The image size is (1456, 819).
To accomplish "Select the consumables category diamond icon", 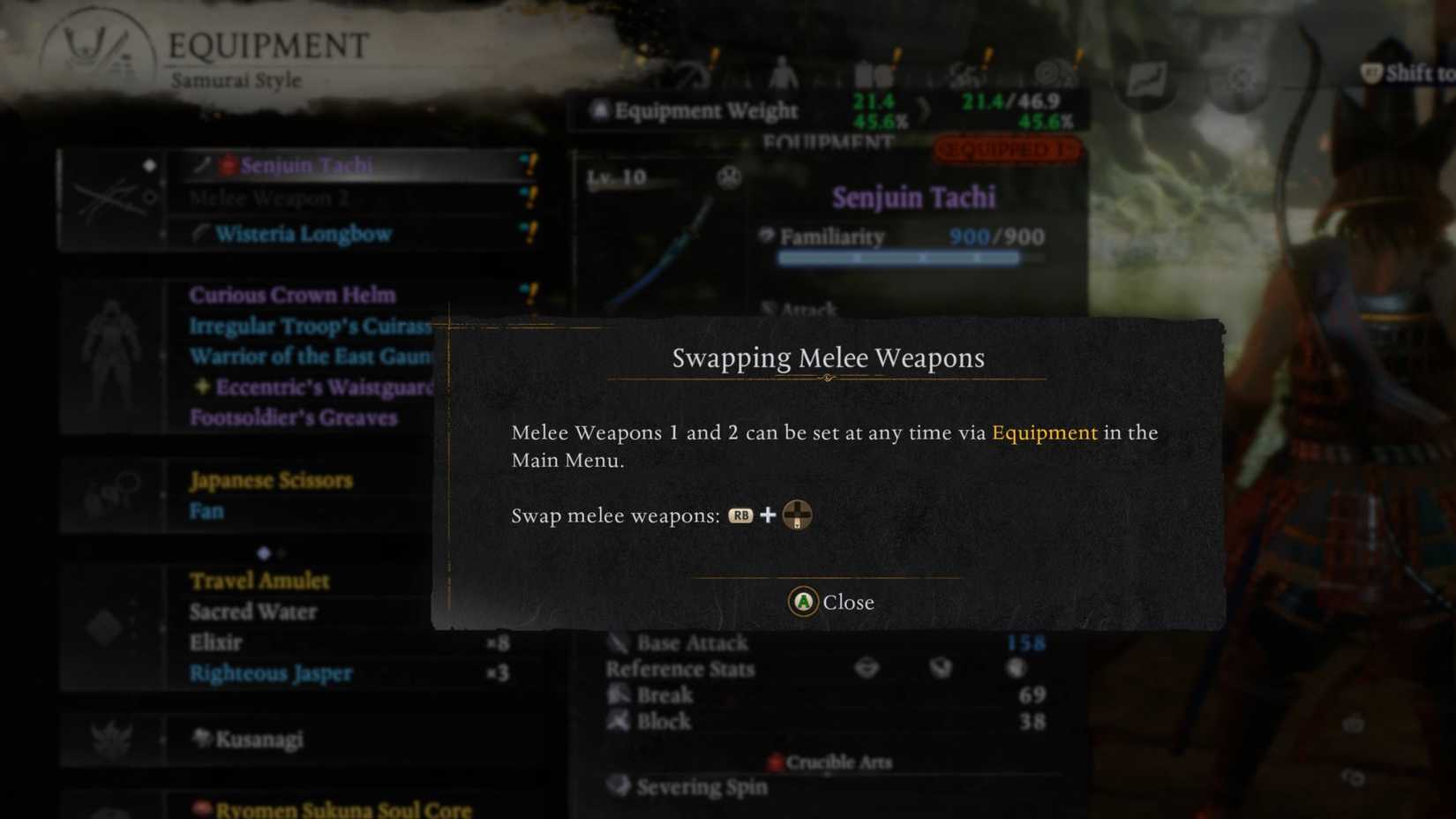I will click(106, 627).
